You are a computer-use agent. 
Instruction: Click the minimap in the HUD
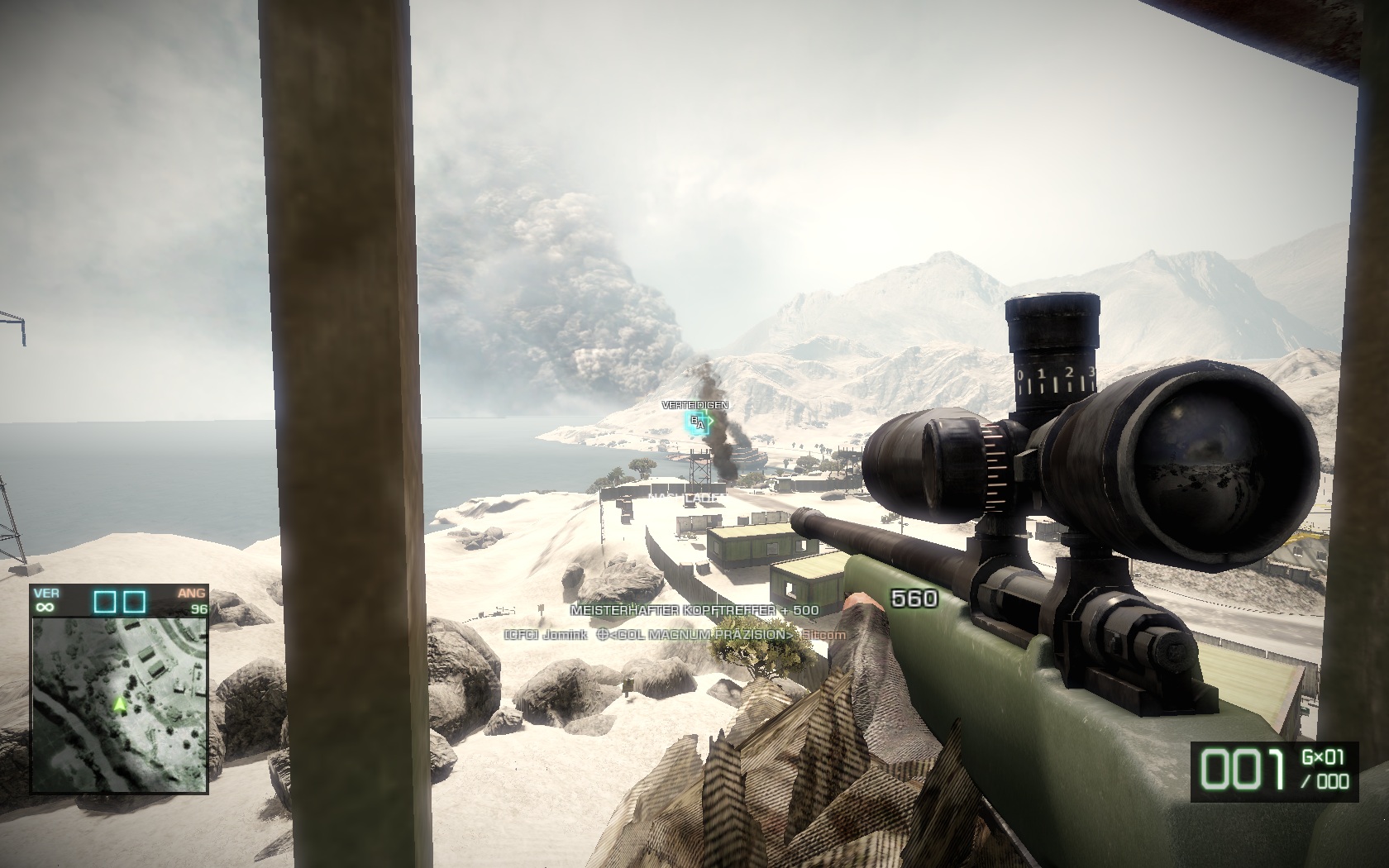[120, 703]
